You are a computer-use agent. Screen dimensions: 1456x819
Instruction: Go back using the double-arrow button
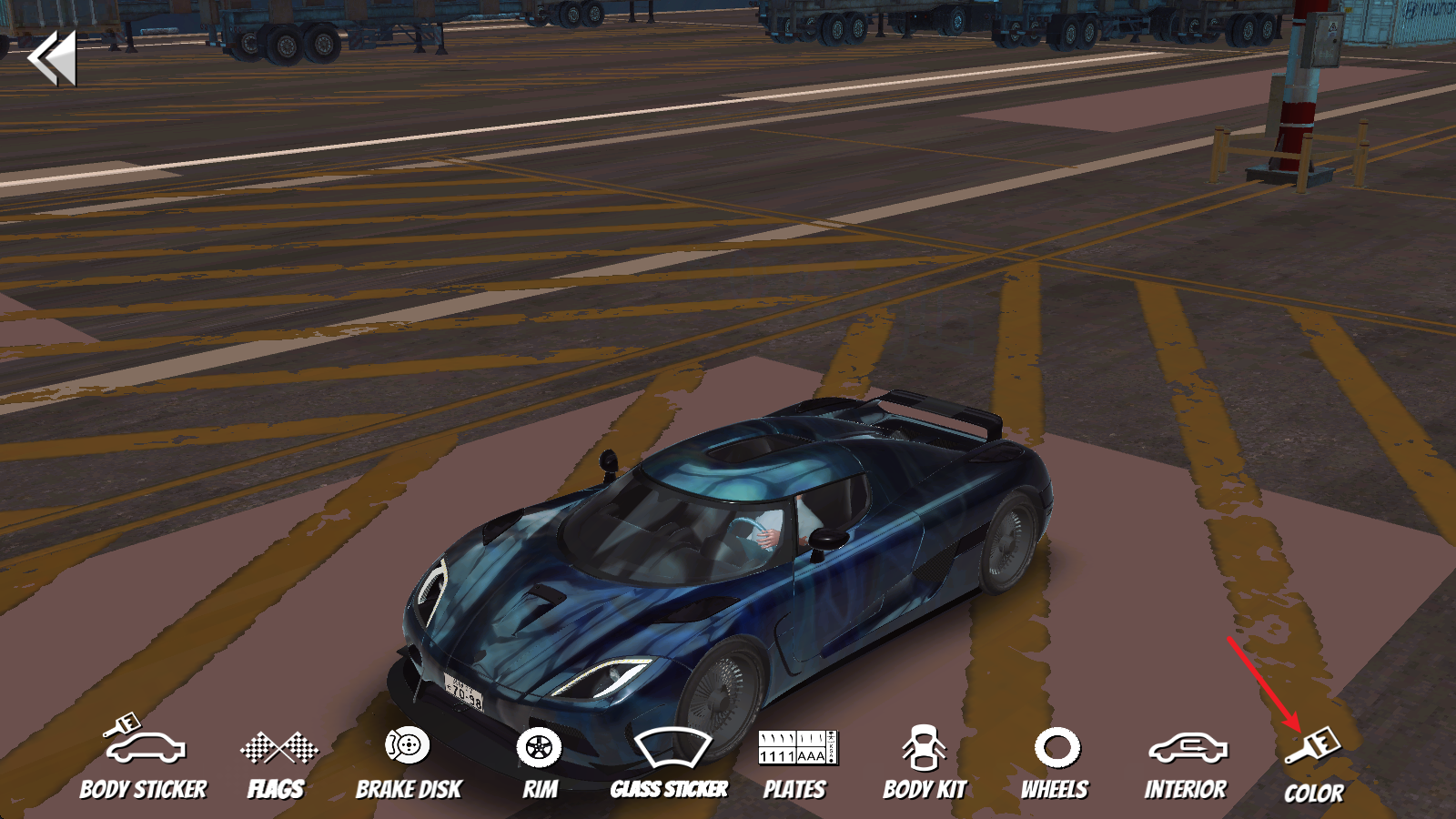[52, 58]
